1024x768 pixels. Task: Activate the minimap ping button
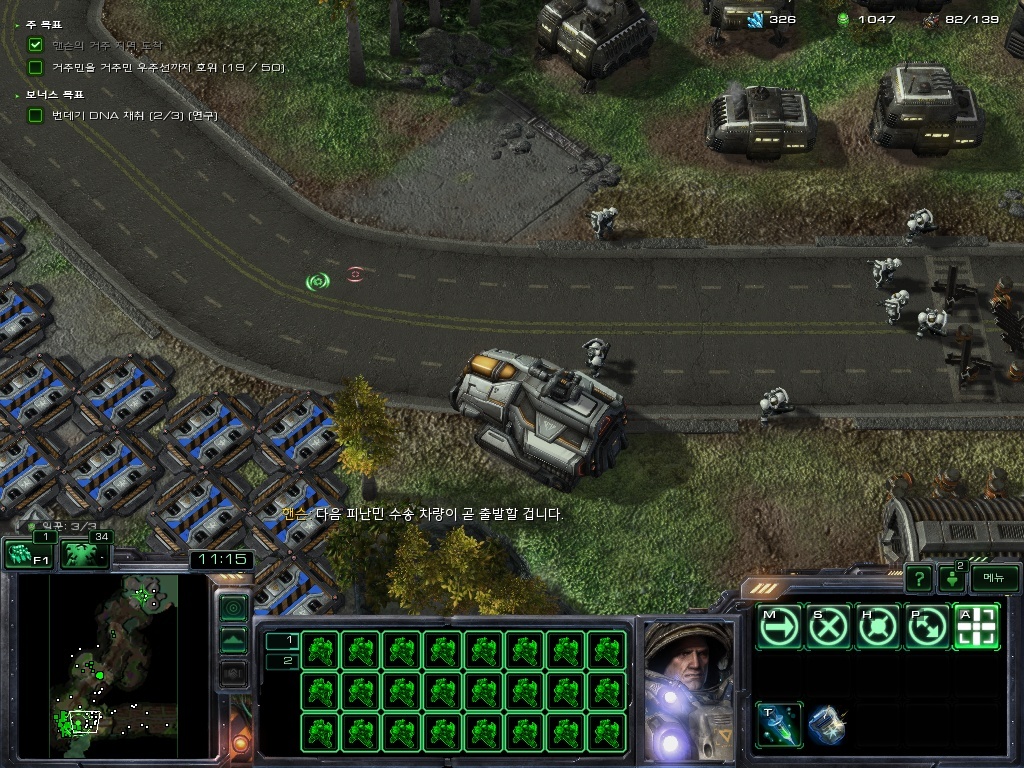point(233,607)
